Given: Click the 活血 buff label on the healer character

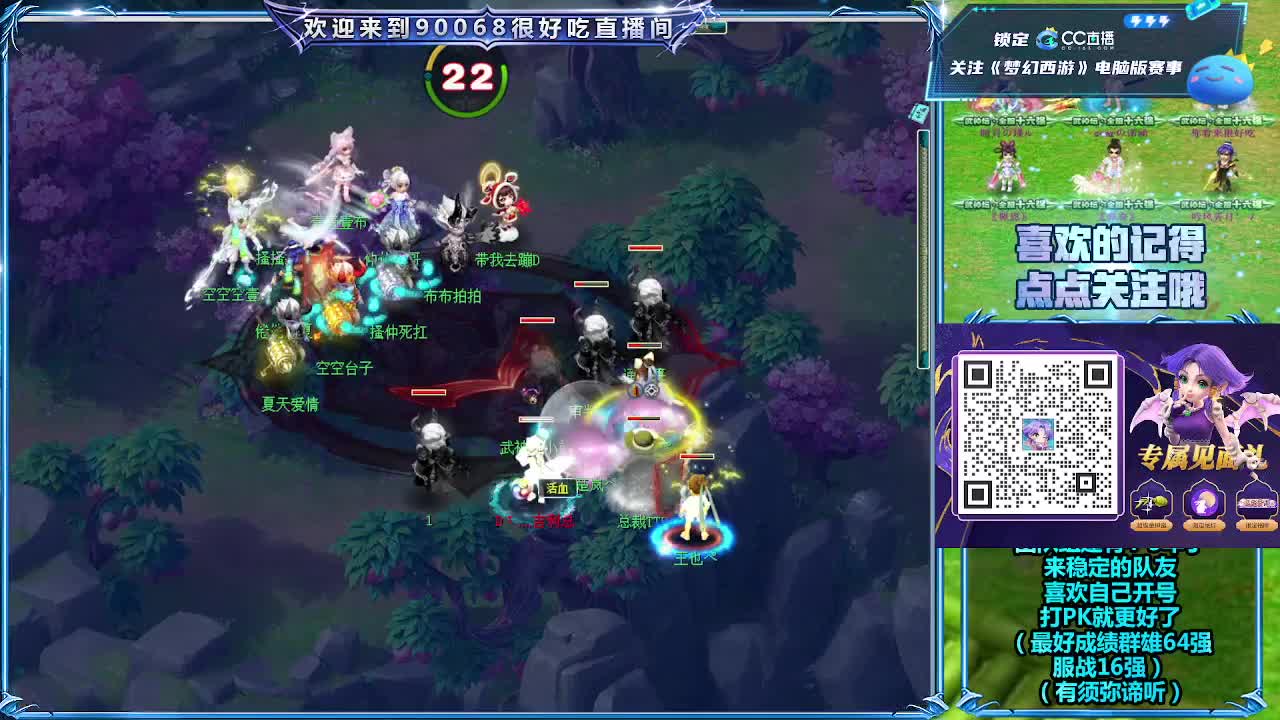Looking at the screenshot, I should pyautogui.click(x=555, y=488).
